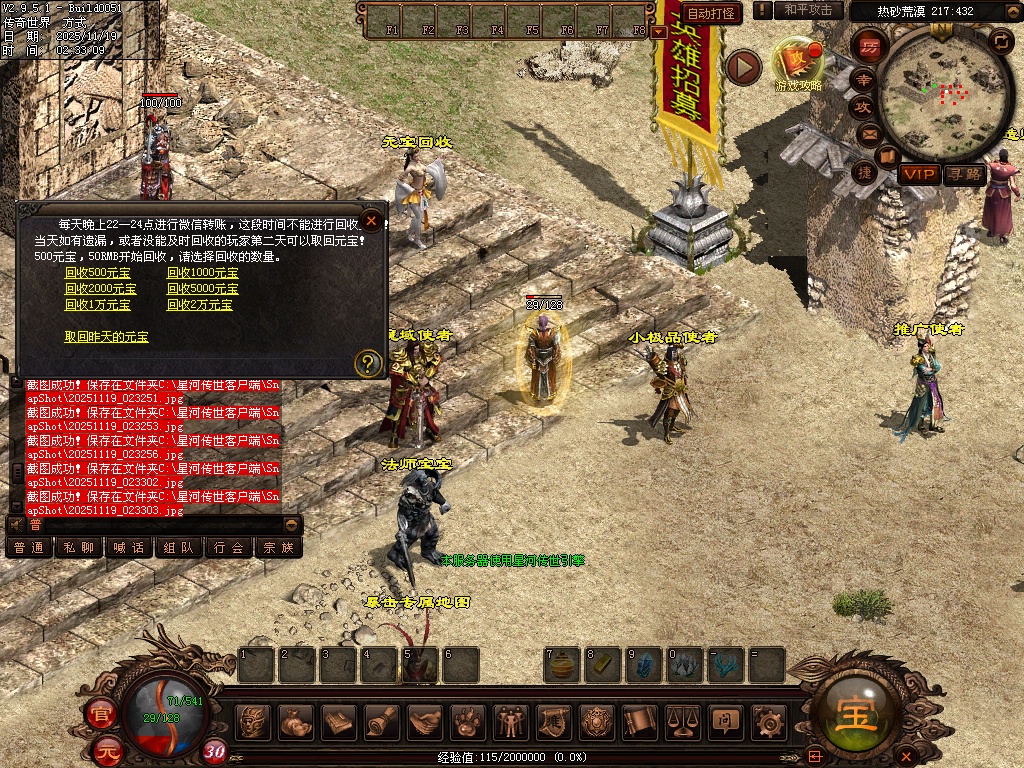Select the 行会 guild chat tab
The image size is (1024, 768).
click(229, 547)
